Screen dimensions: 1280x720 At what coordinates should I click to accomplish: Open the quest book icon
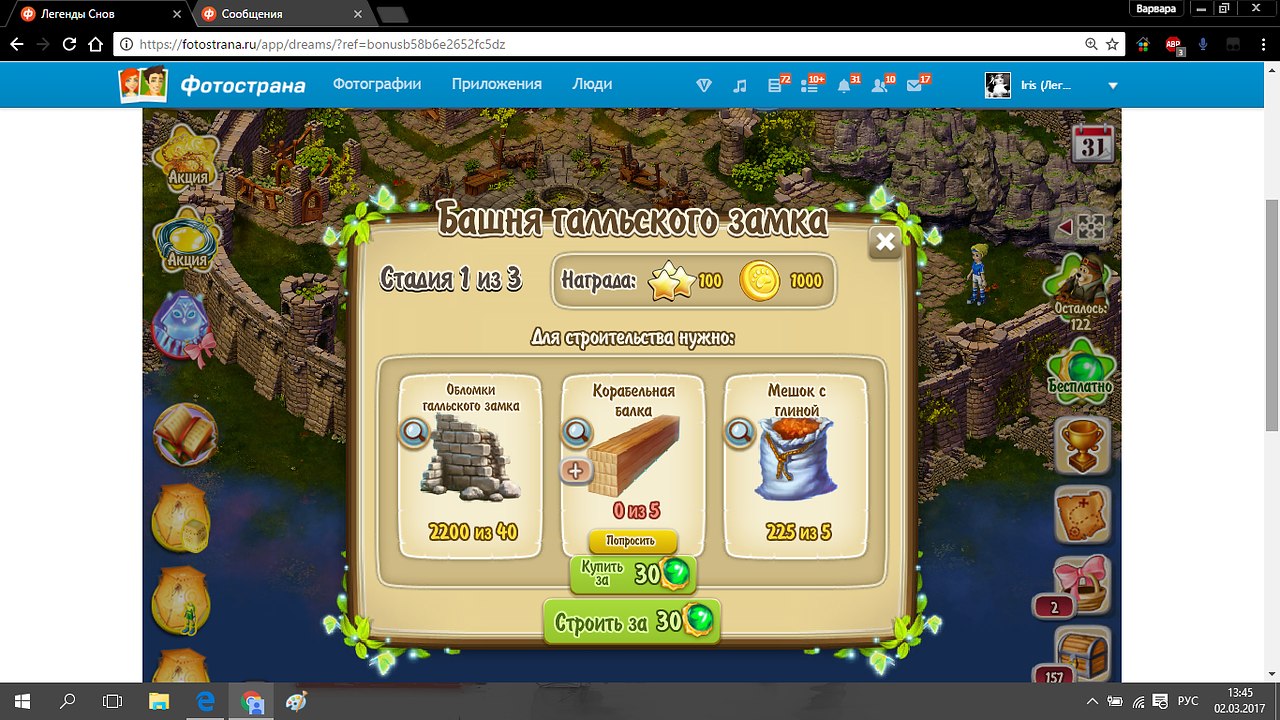coord(185,433)
